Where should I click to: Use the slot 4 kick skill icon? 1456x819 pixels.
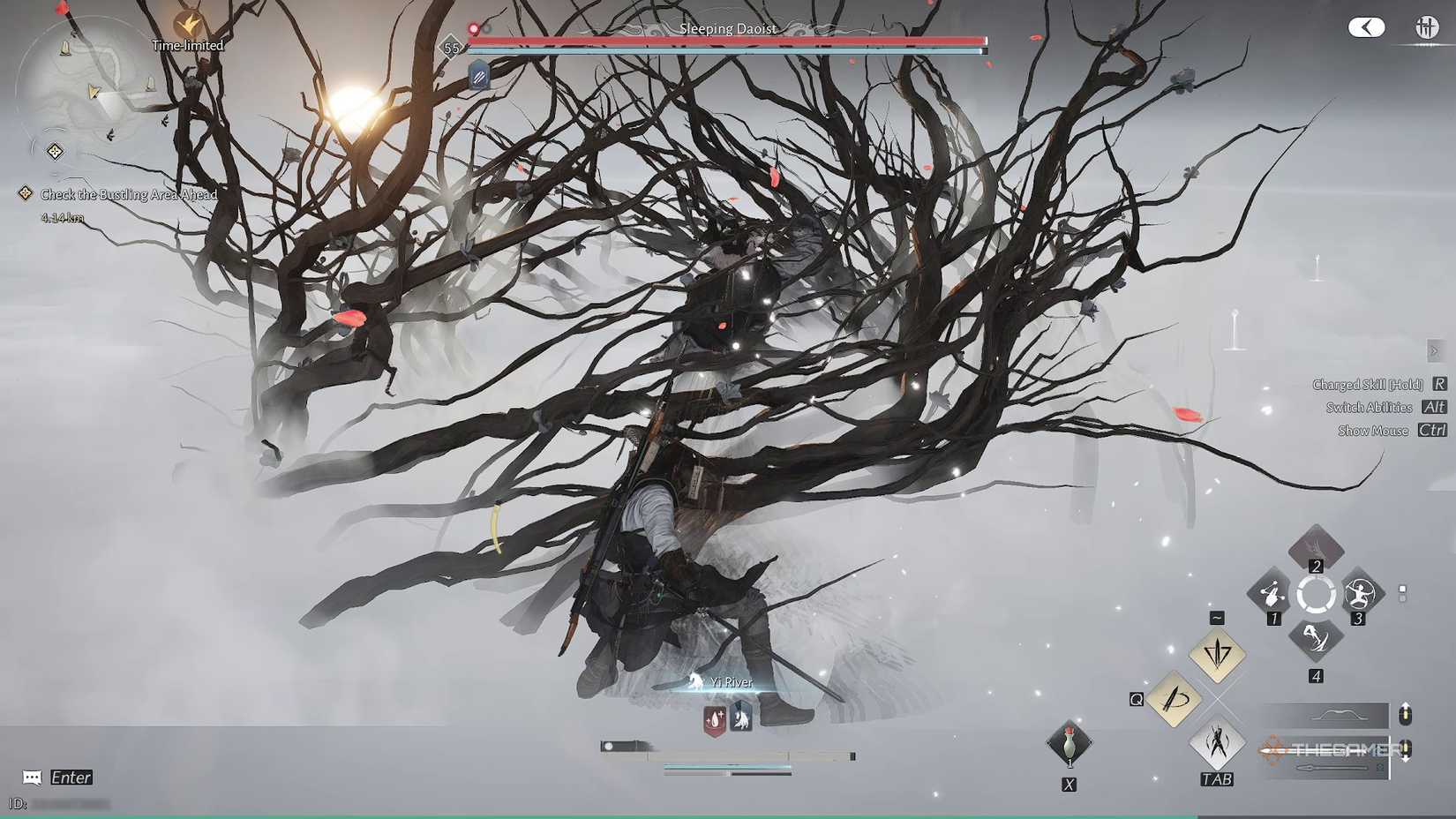(1316, 637)
